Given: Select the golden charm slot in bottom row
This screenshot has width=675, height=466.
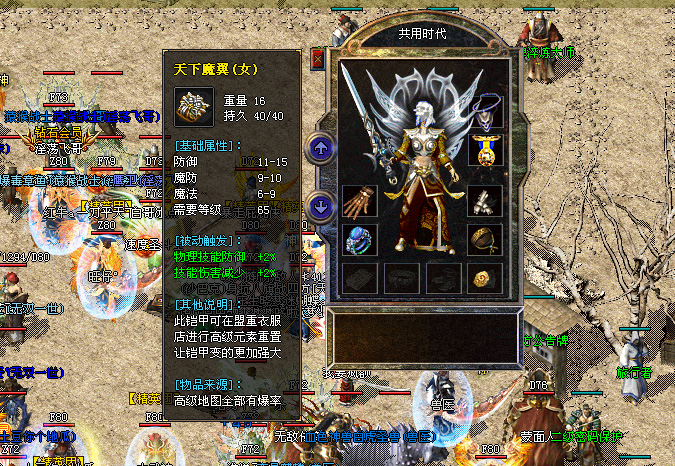Looking at the screenshot, I should tap(484, 278).
